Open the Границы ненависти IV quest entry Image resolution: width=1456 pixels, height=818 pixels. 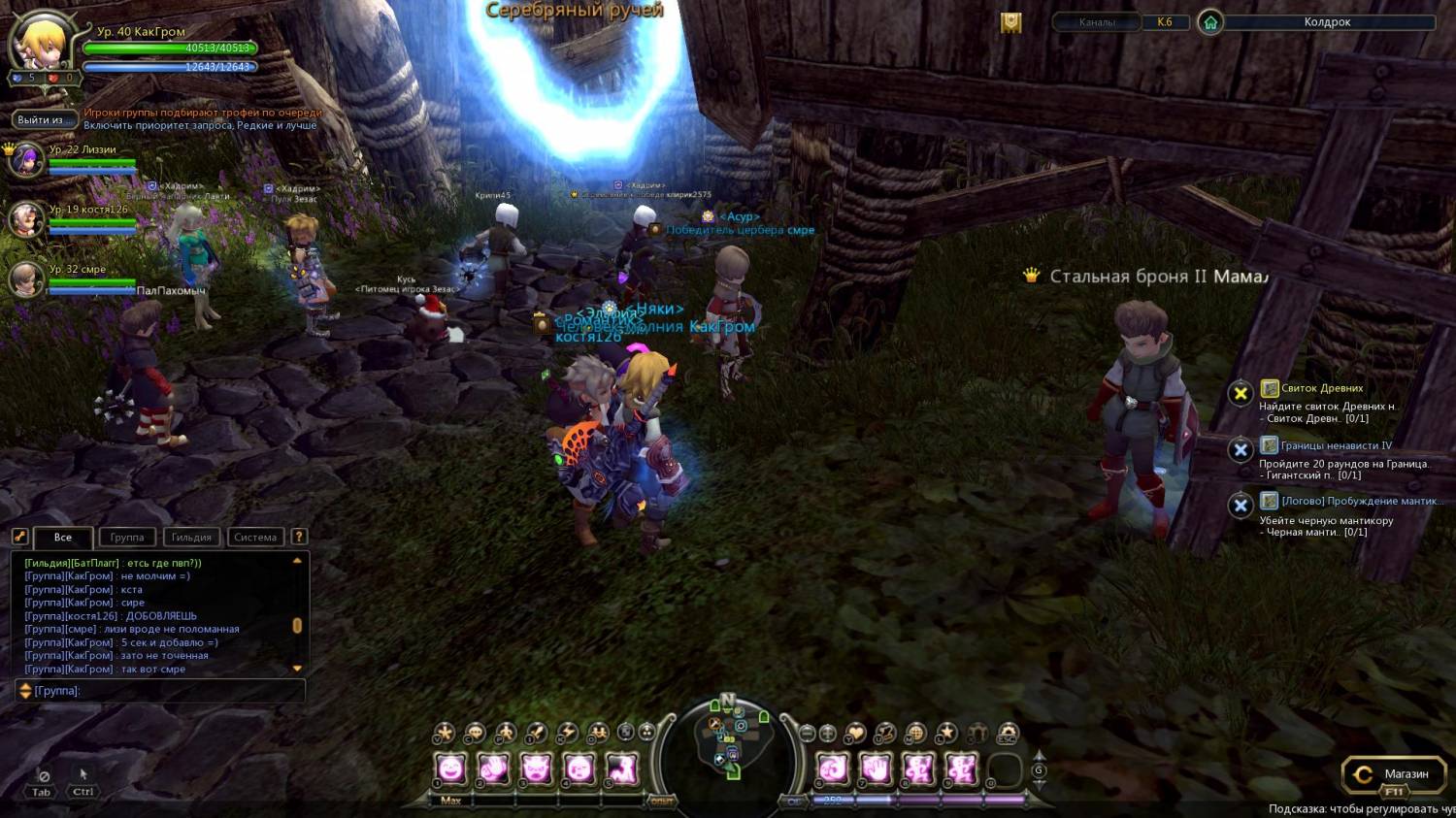click(1336, 445)
